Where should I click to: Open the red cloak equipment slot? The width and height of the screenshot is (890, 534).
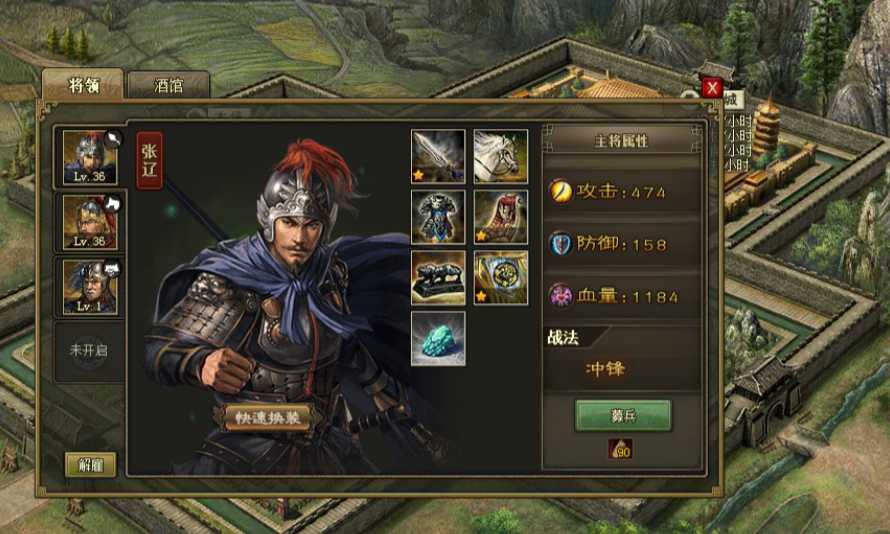(500, 217)
